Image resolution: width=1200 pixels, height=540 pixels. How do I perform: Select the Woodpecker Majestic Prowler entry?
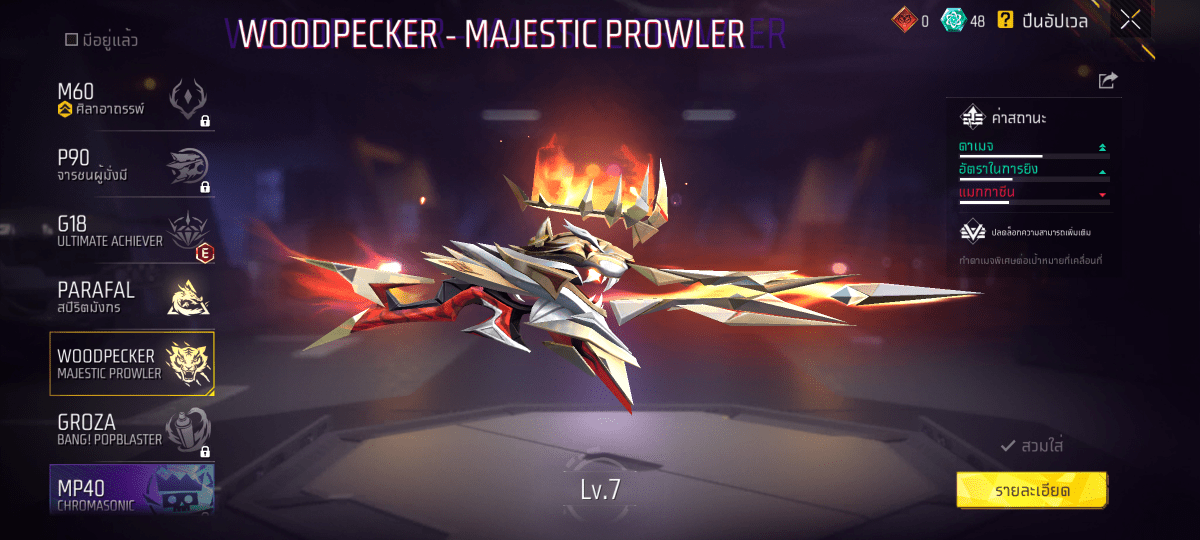click(x=132, y=364)
